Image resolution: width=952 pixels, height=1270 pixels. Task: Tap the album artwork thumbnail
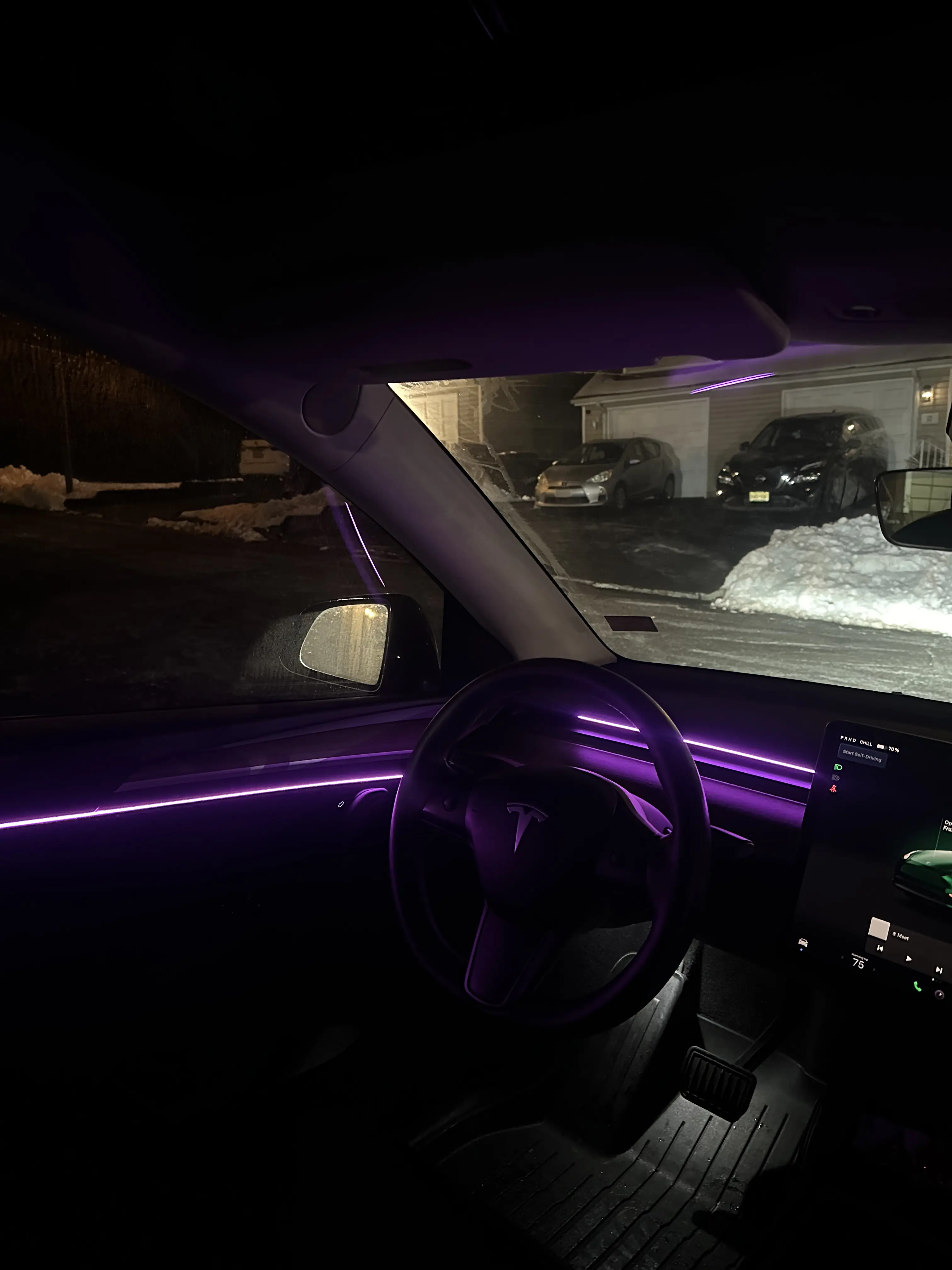click(x=879, y=929)
